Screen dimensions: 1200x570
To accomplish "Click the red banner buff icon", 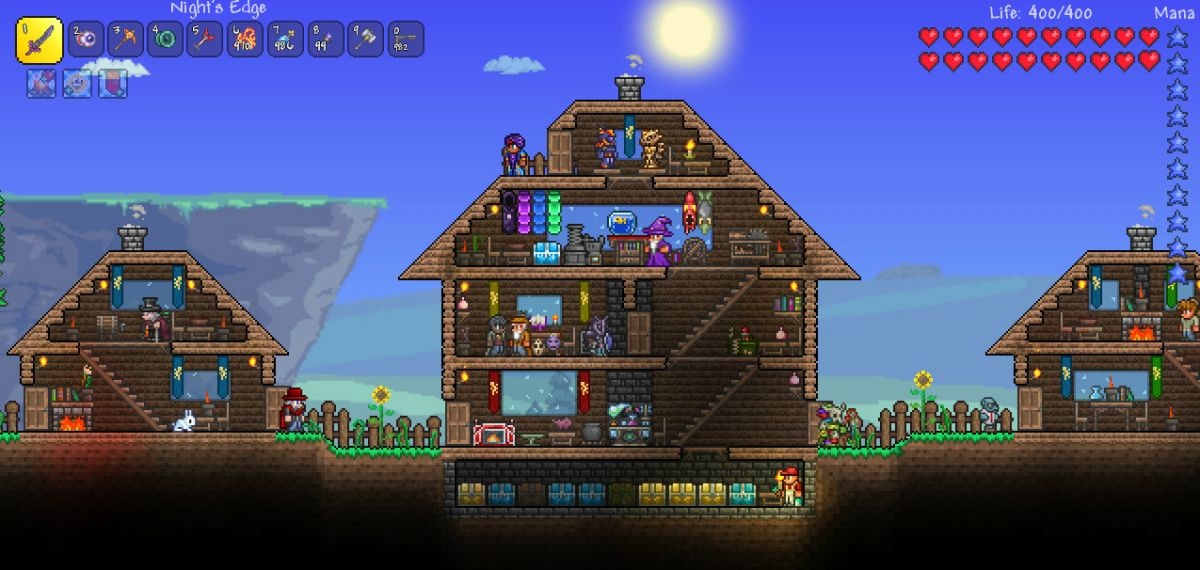I will pyautogui.click(x=112, y=83).
